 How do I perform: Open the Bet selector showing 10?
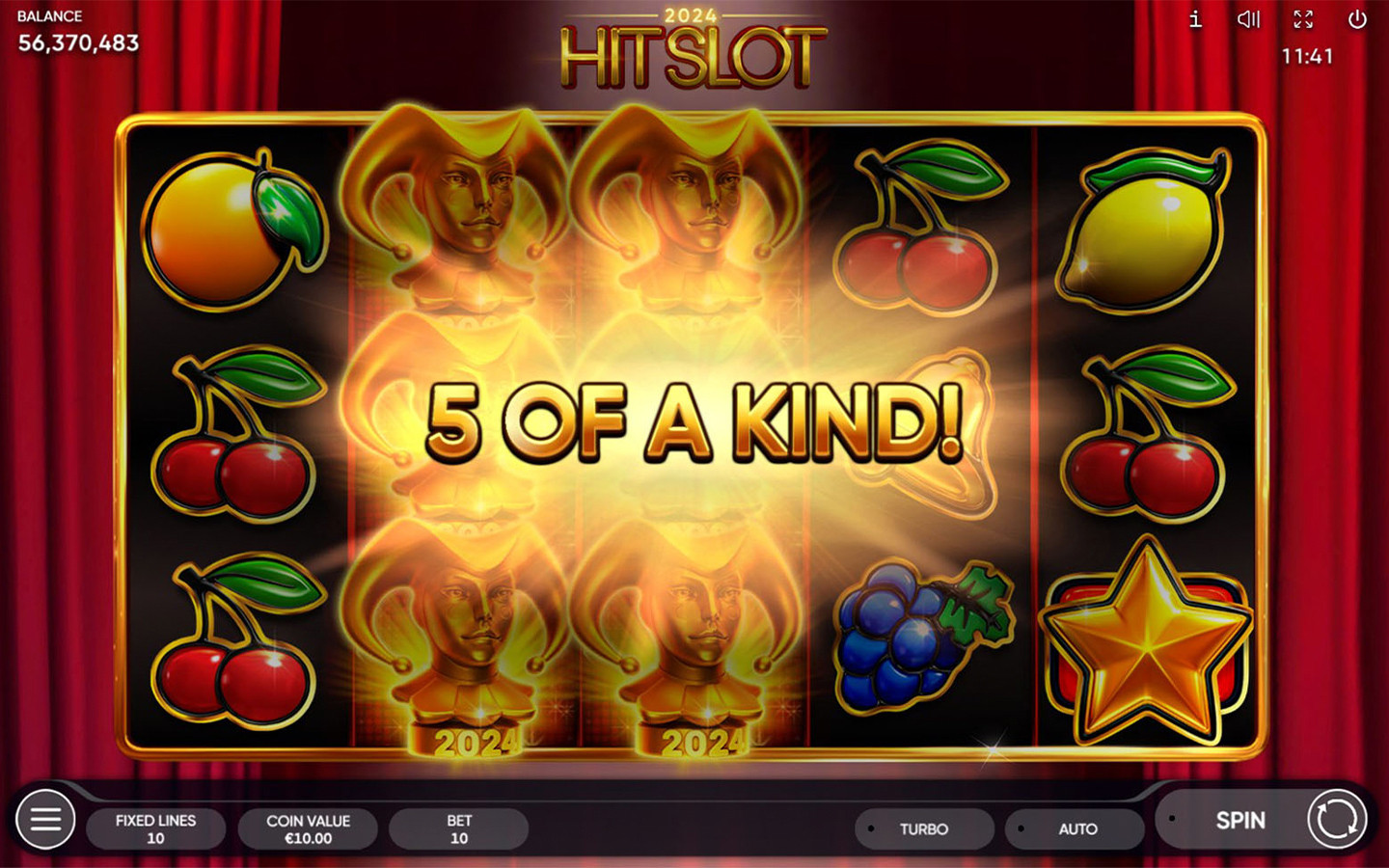click(x=457, y=827)
